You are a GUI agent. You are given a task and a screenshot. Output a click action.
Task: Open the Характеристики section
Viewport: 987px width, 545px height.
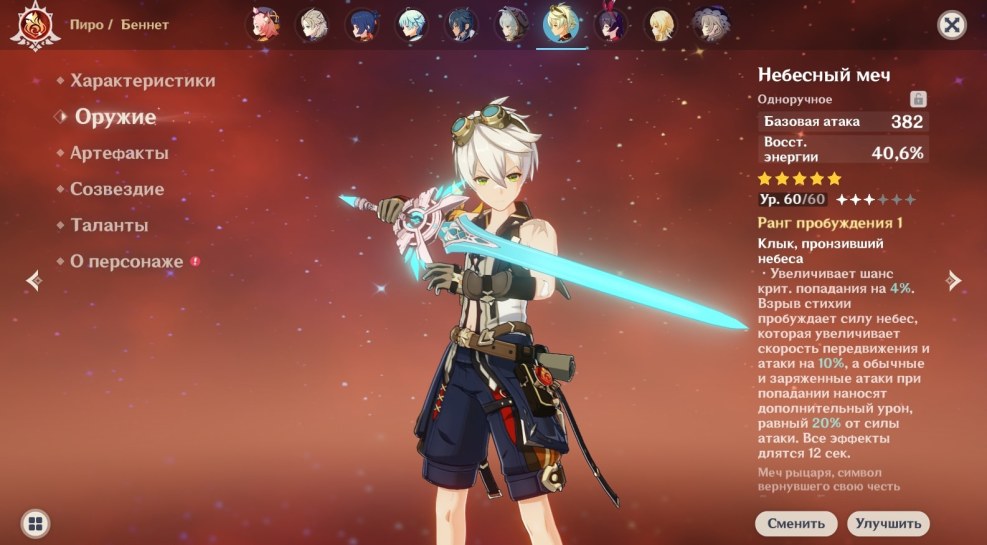click(142, 81)
